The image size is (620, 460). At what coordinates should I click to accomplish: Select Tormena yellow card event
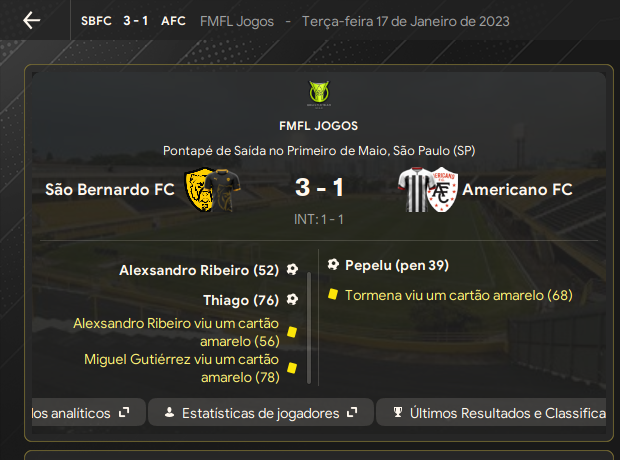458,296
